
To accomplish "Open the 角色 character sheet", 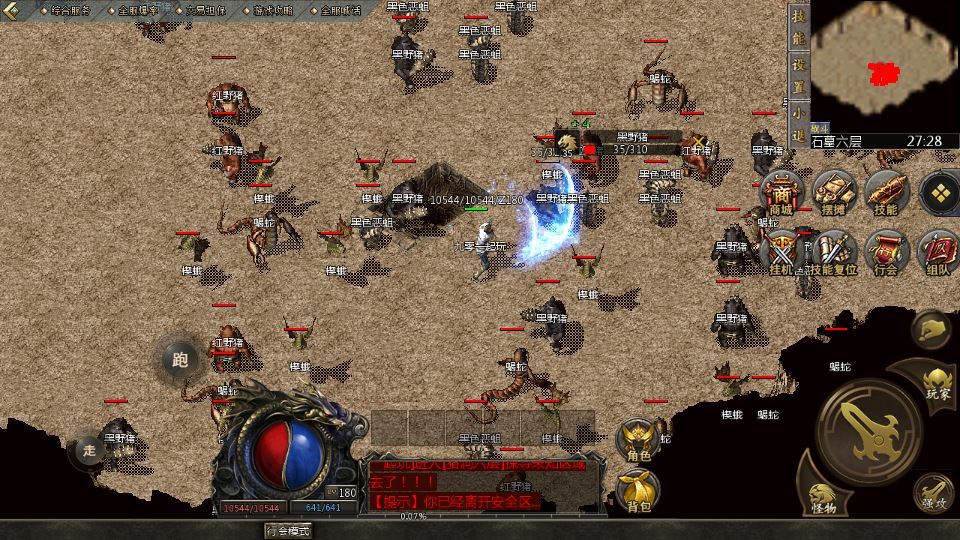I will click(x=638, y=440).
